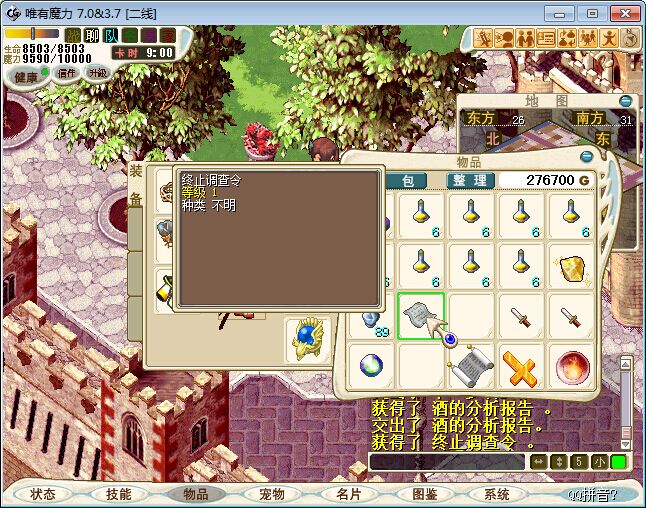Click the 整理 sort button in inventory
The height and width of the screenshot is (508, 646).
[x=467, y=180]
